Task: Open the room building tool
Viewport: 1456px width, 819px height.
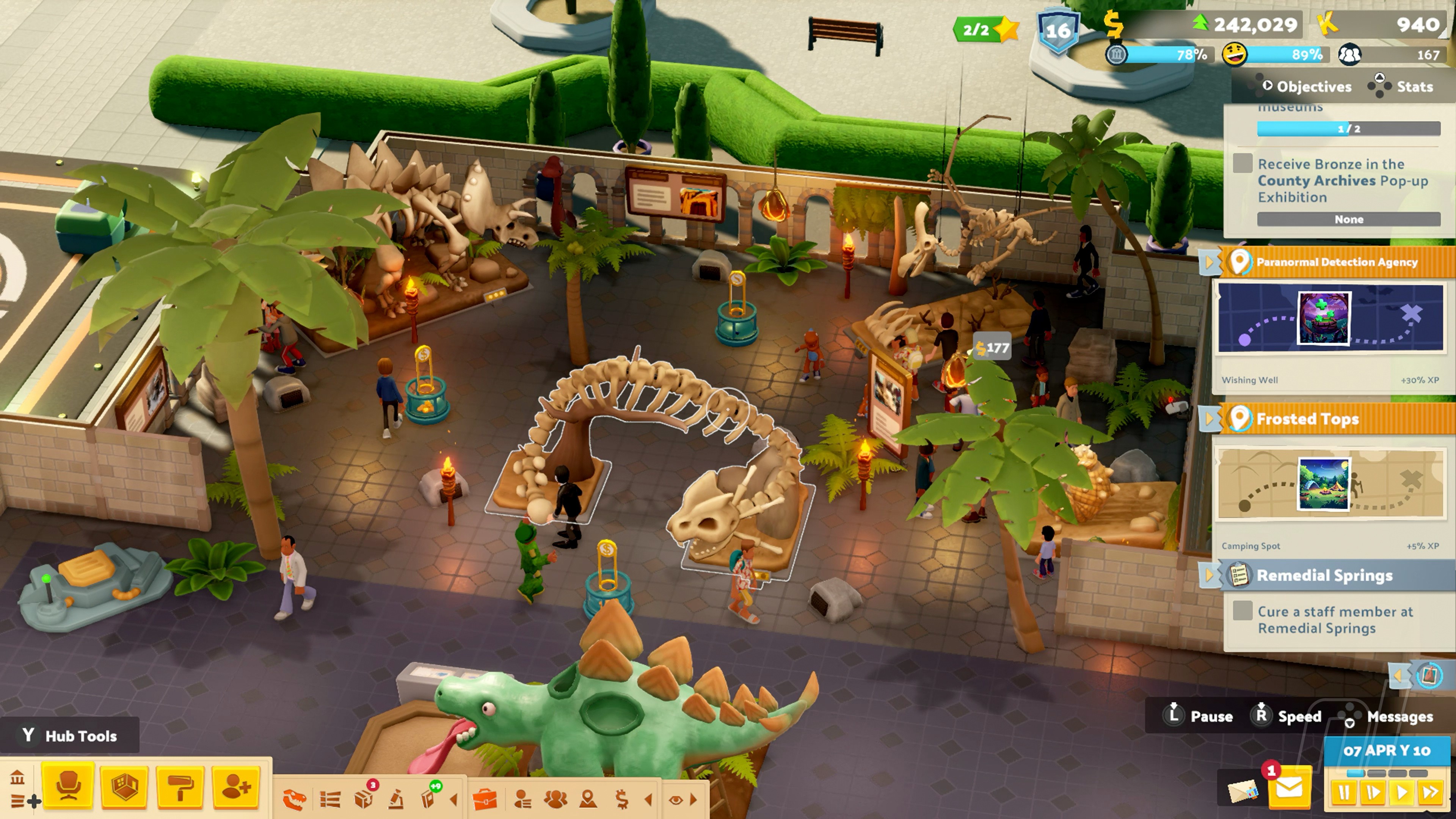Action: 124,787
